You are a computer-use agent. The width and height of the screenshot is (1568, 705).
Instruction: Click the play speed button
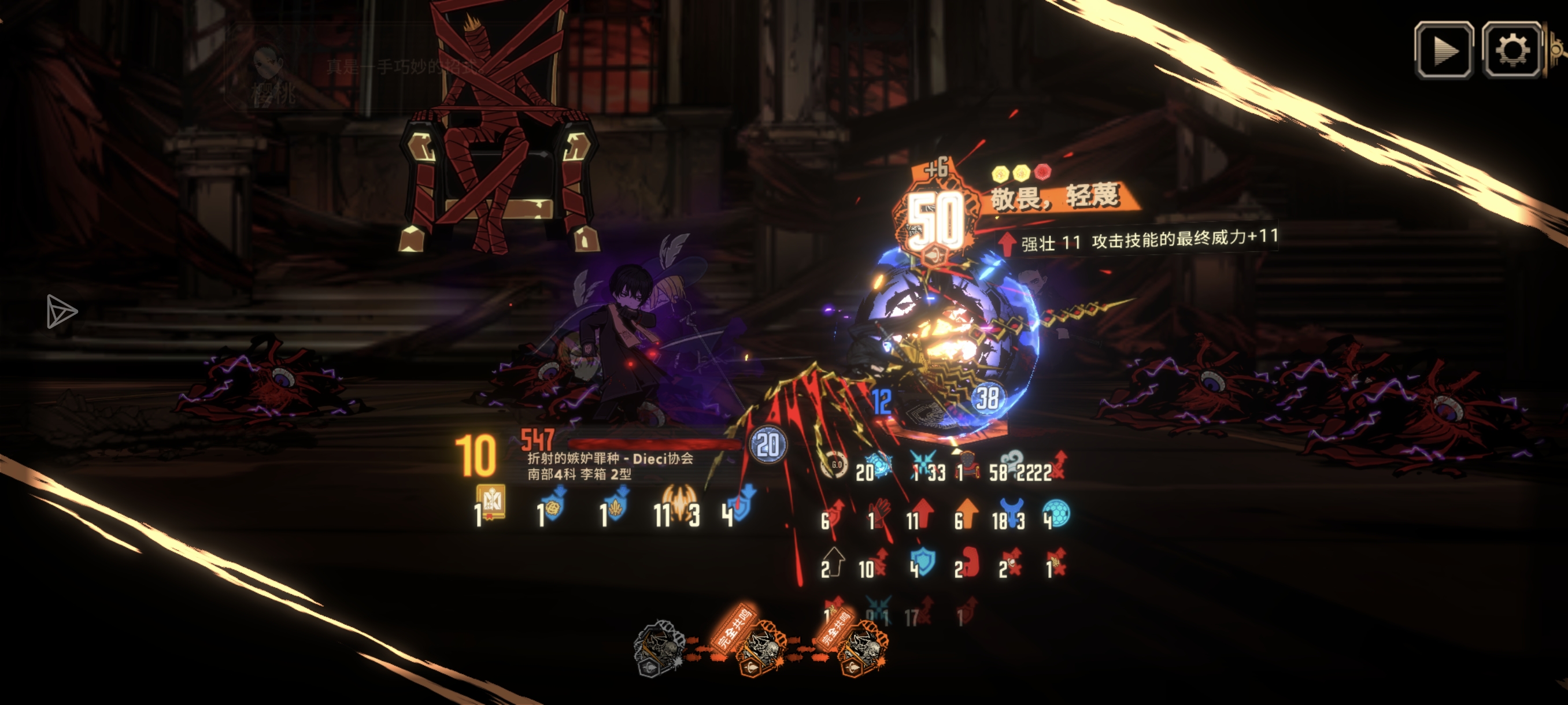point(1443,50)
